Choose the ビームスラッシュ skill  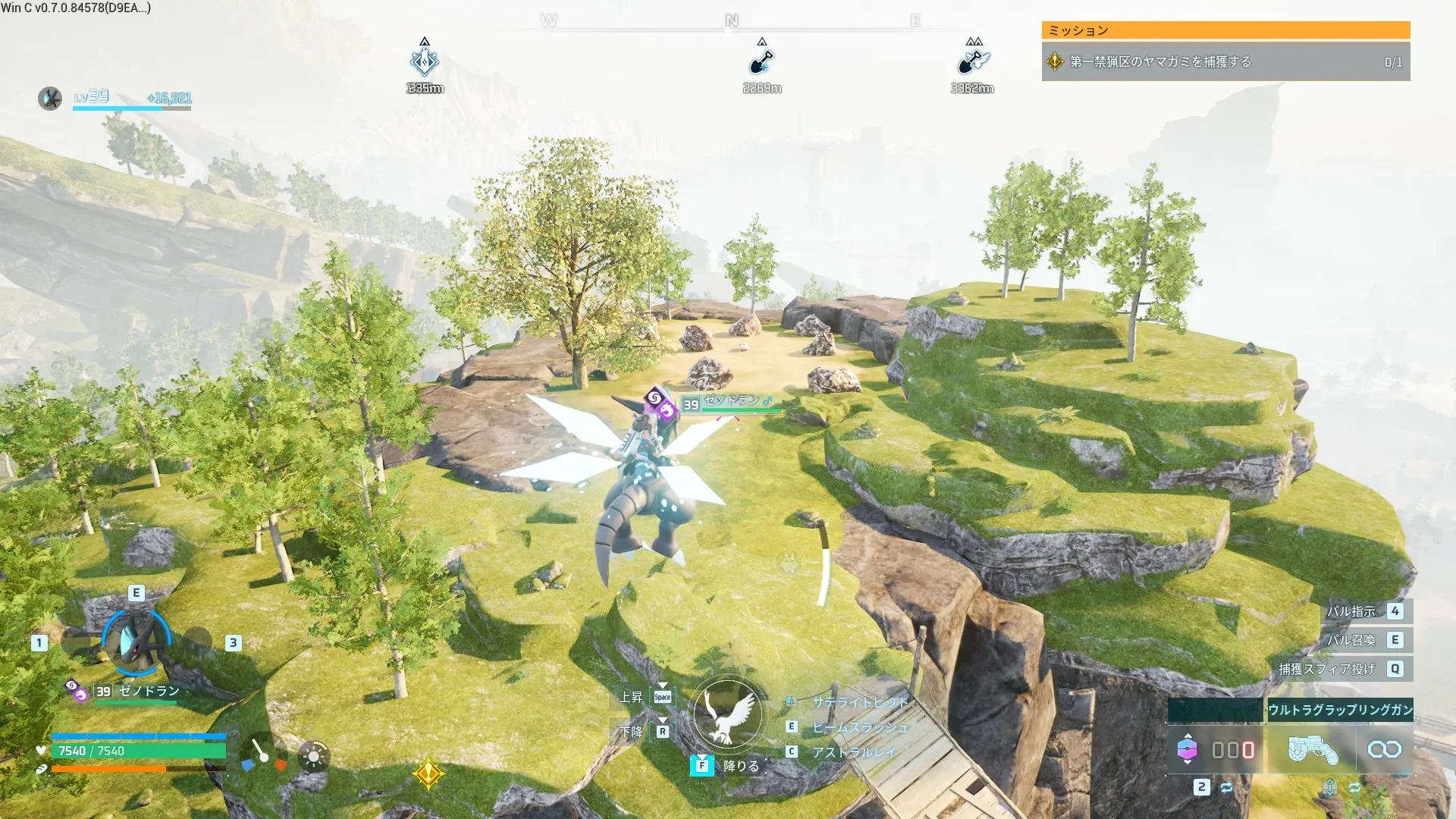[859, 727]
